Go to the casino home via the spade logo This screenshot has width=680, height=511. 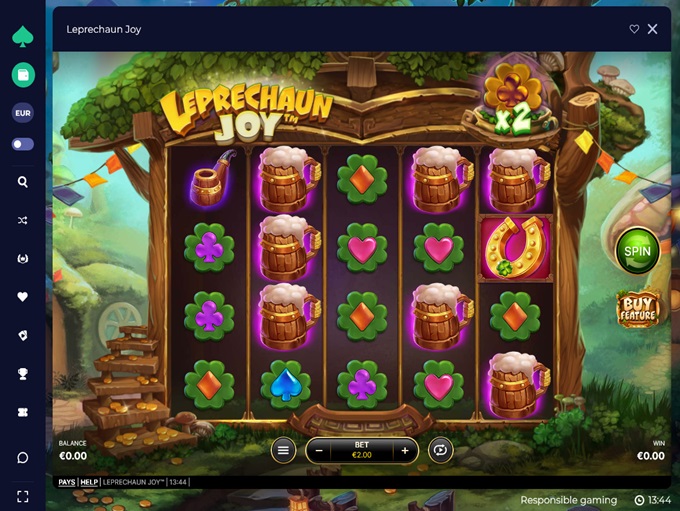tap(23, 36)
